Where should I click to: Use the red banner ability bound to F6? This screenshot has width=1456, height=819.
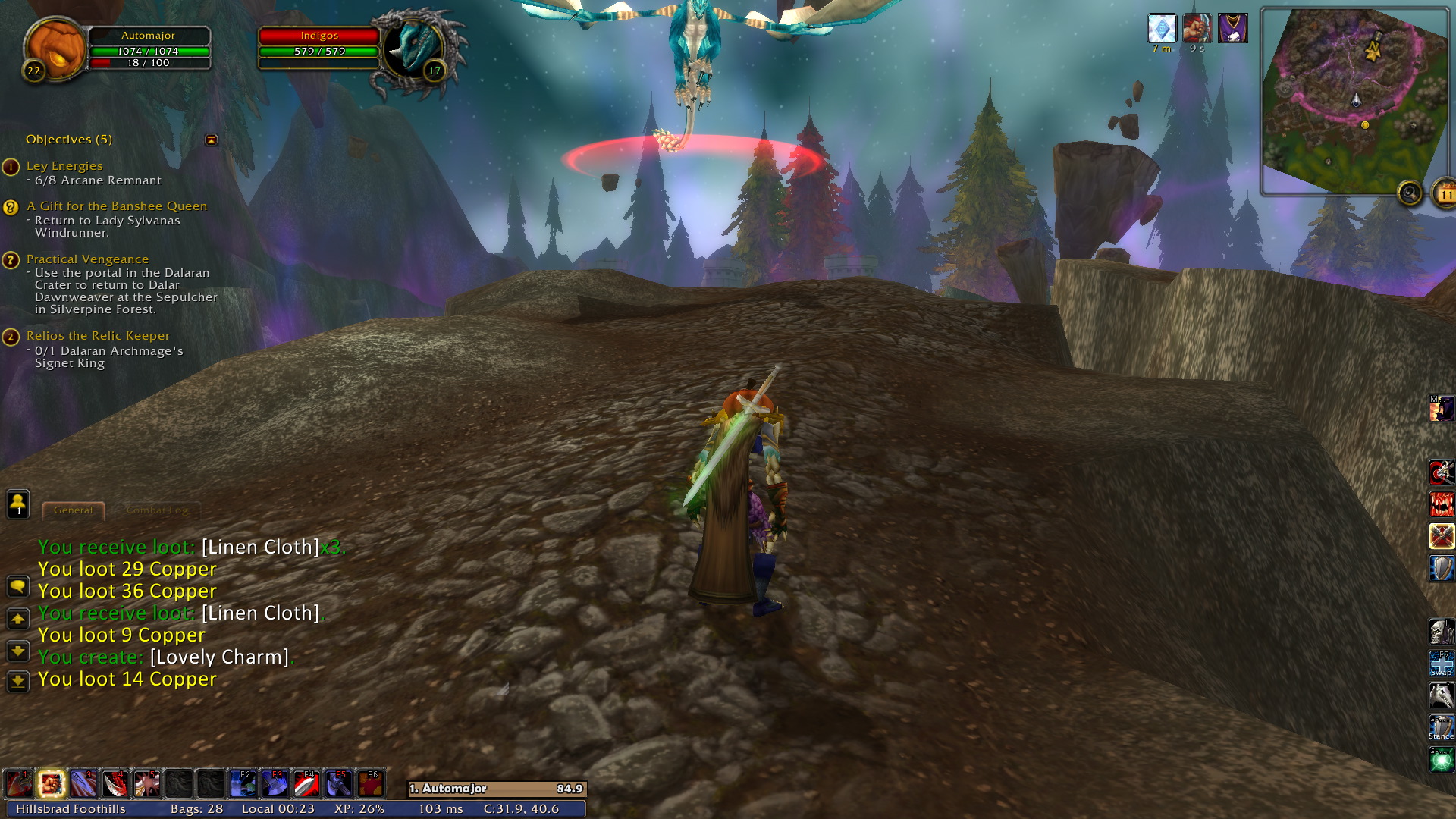[x=370, y=784]
